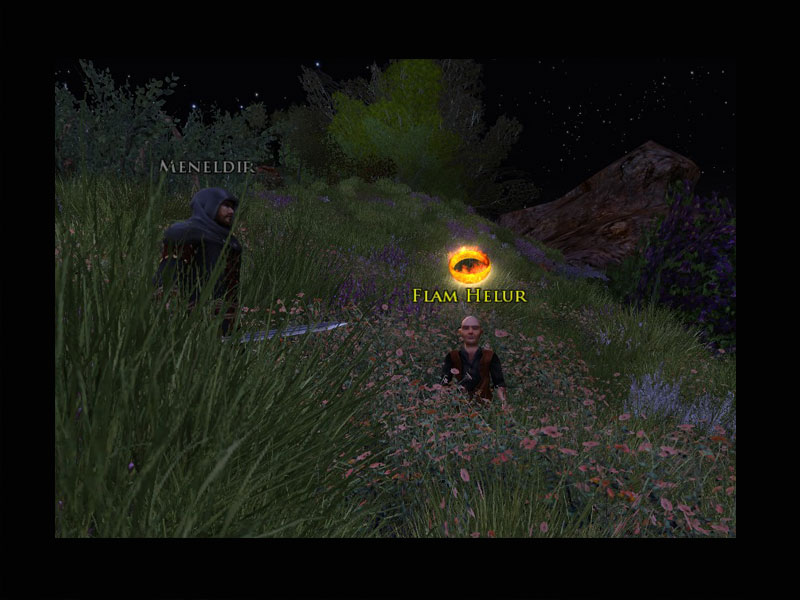Select the Flam Helur name label
Screen dimensions: 800x600
pyautogui.click(x=469, y=296)
